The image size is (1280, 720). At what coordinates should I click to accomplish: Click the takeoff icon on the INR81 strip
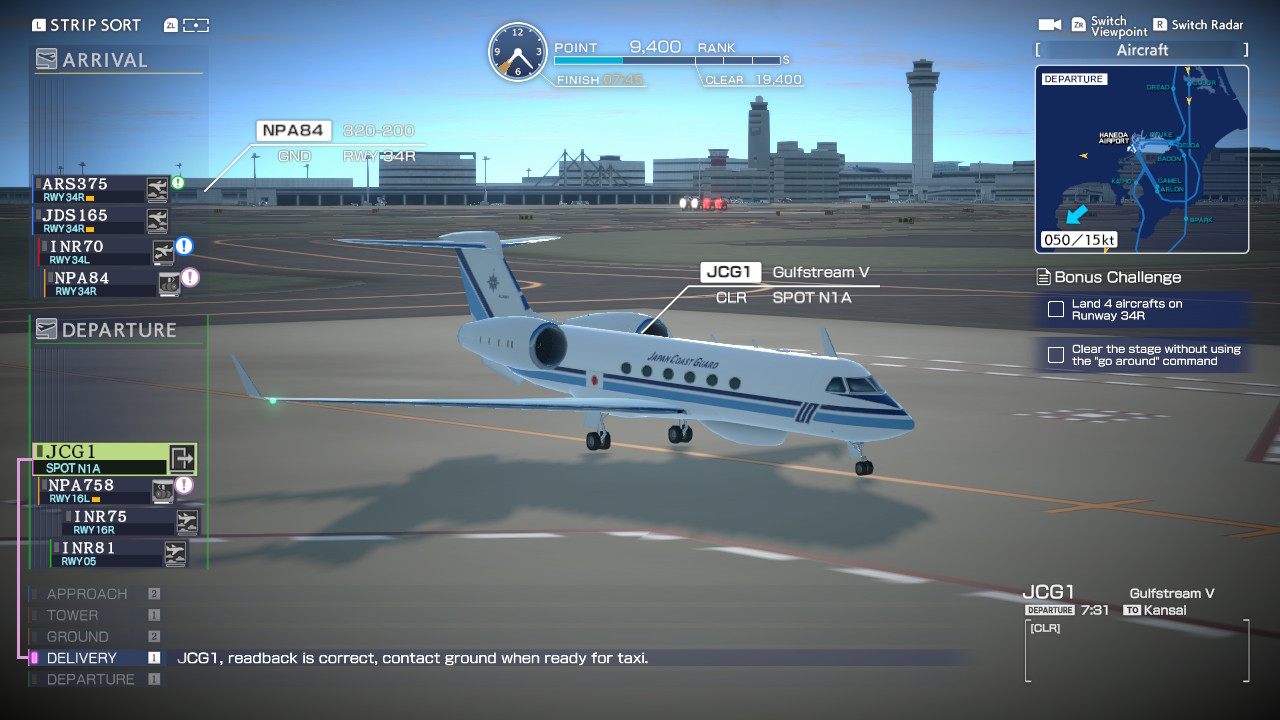point(176,553)
